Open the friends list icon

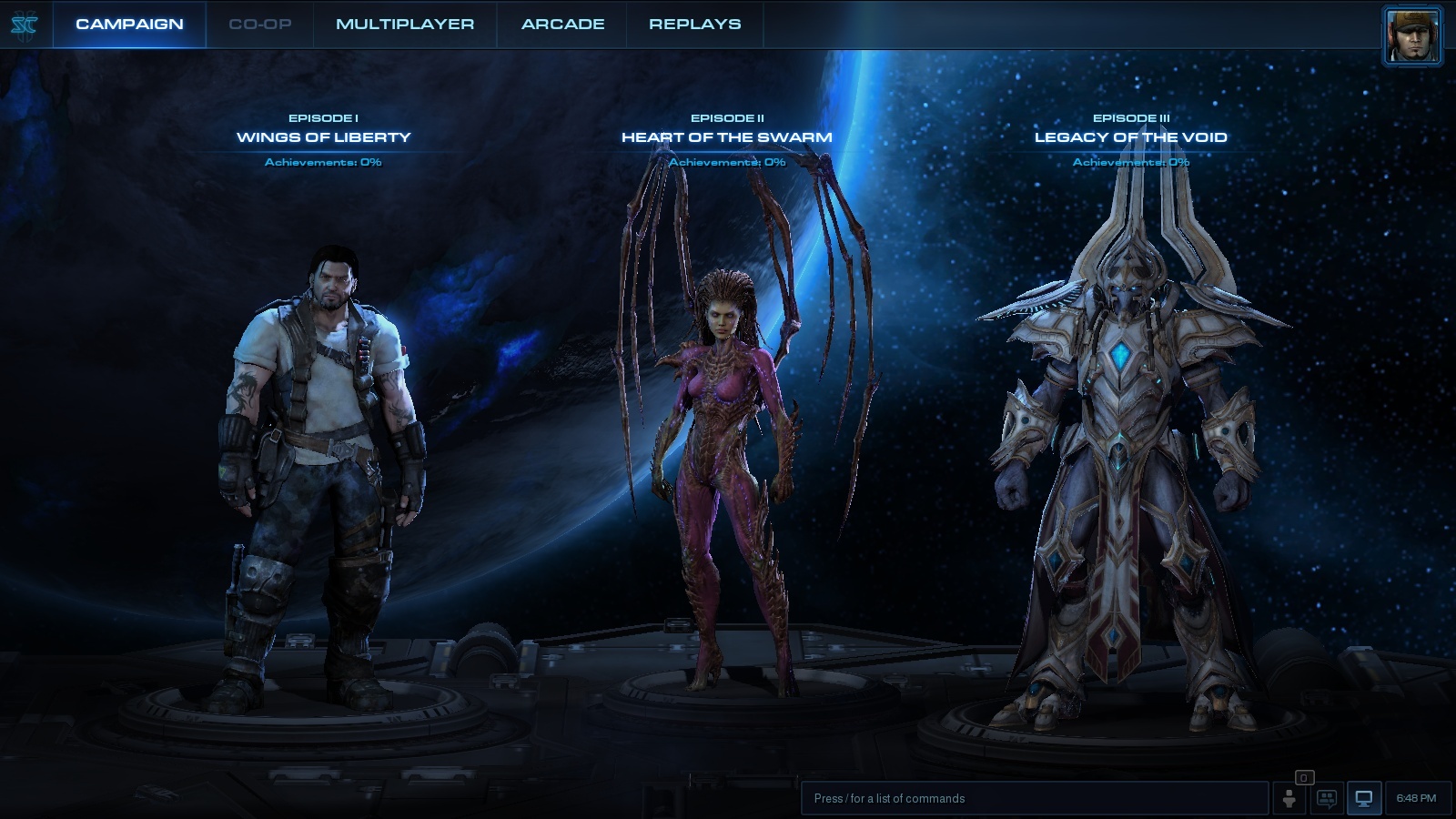[1289, 799]
